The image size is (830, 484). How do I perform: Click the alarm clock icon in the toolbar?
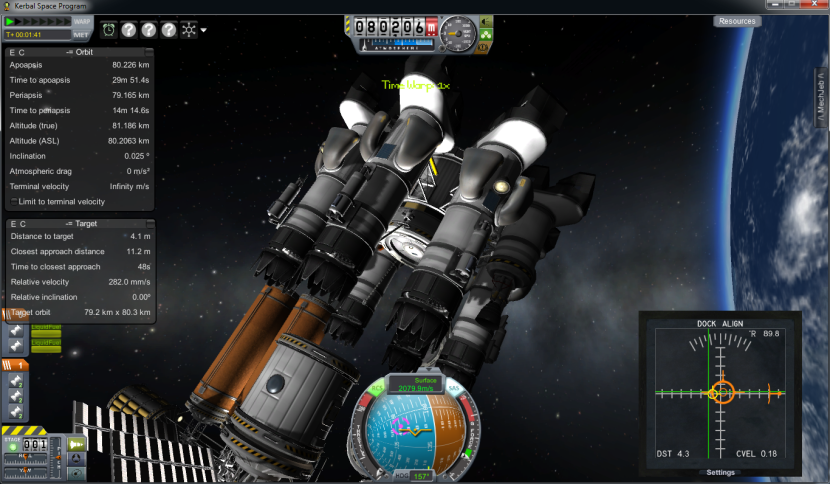pos(107,29)
